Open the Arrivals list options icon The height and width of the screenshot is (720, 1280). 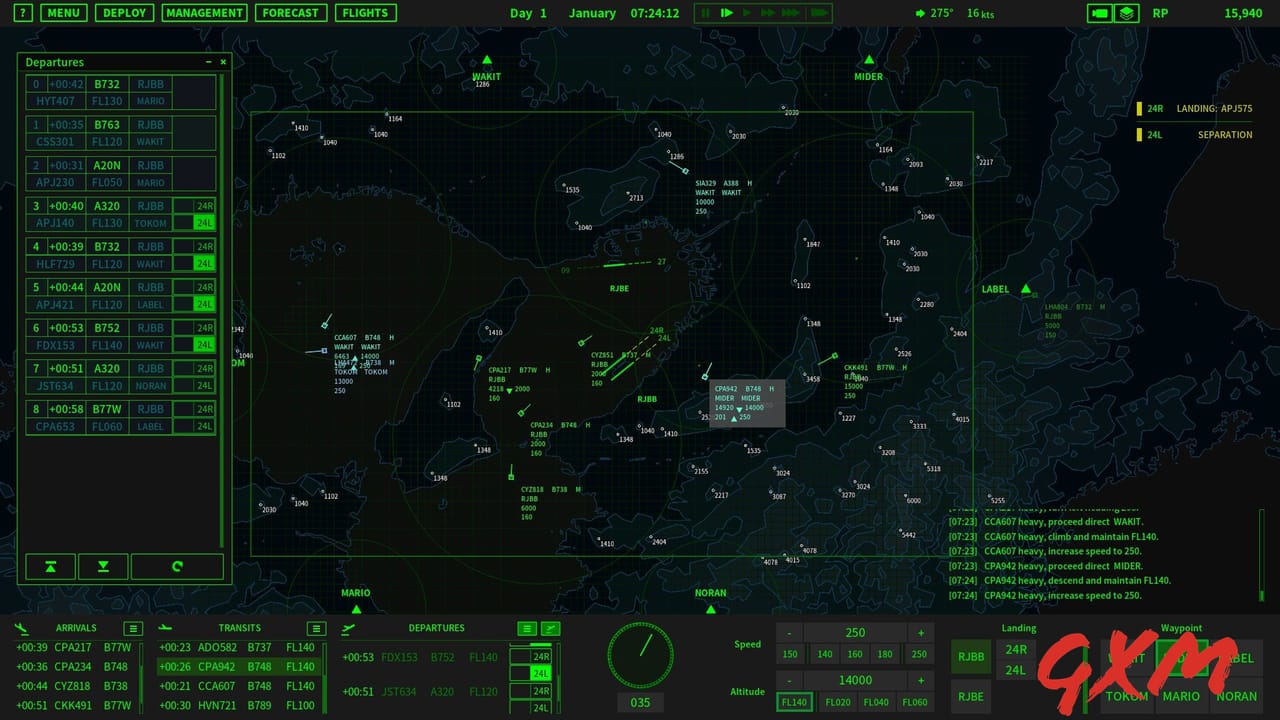tap(131, 628)
